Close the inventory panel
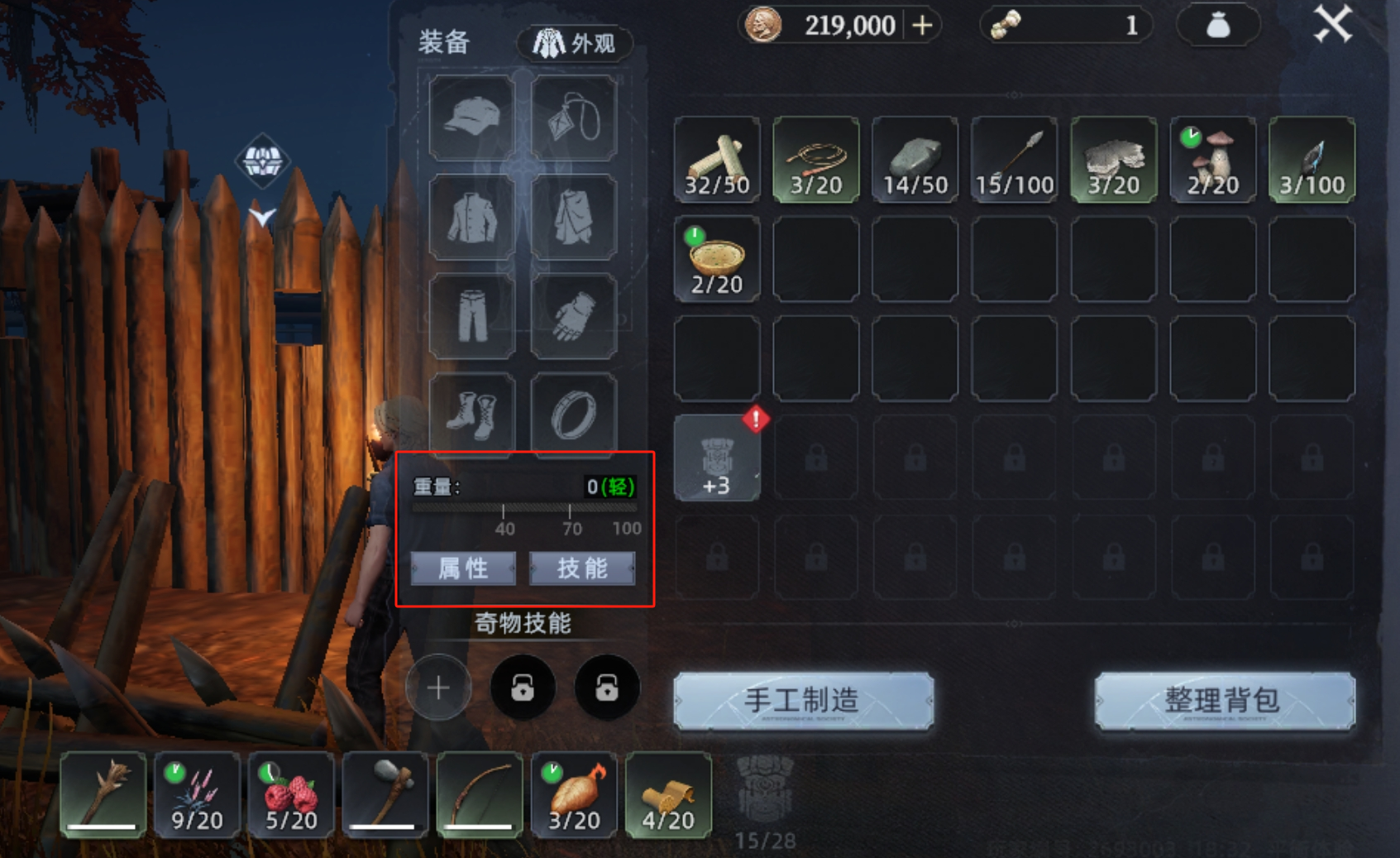This screenshot has height=858, width=1400. point(1332,24)
